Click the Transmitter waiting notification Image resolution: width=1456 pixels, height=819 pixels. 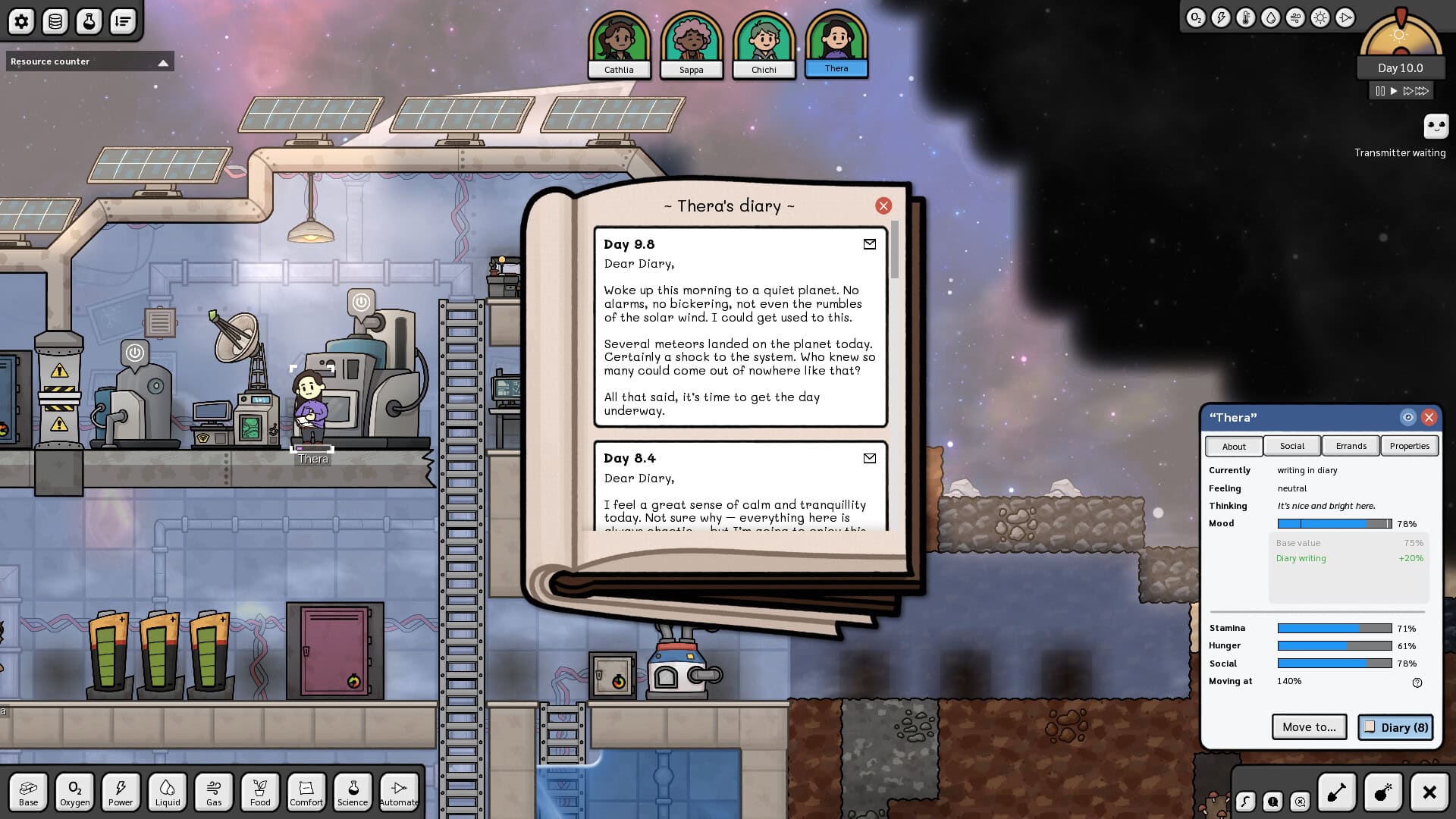(x=1436, y=126)
